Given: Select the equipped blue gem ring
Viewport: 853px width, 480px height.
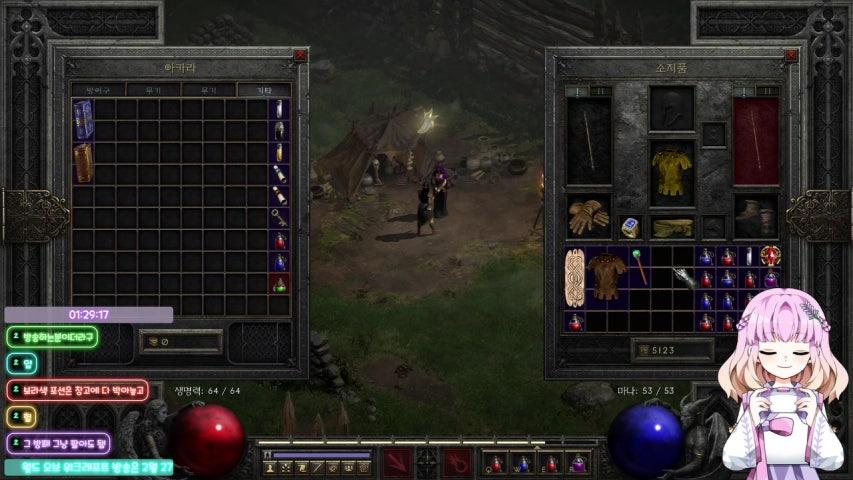Looking at the screenshot, I should [x=630, y=227].
